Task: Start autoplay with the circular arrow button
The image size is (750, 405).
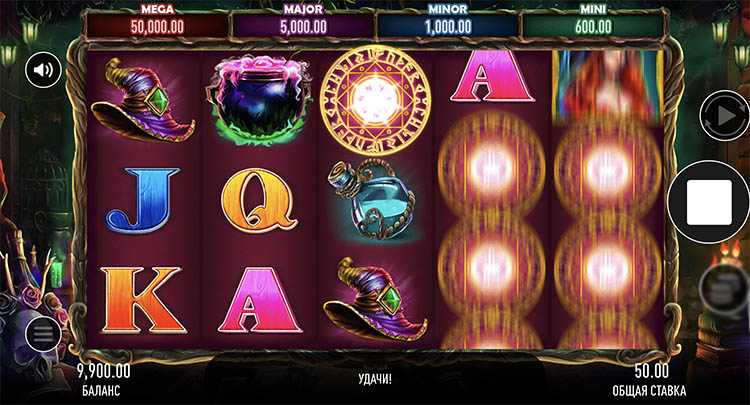Action: (x=722, y=117)
